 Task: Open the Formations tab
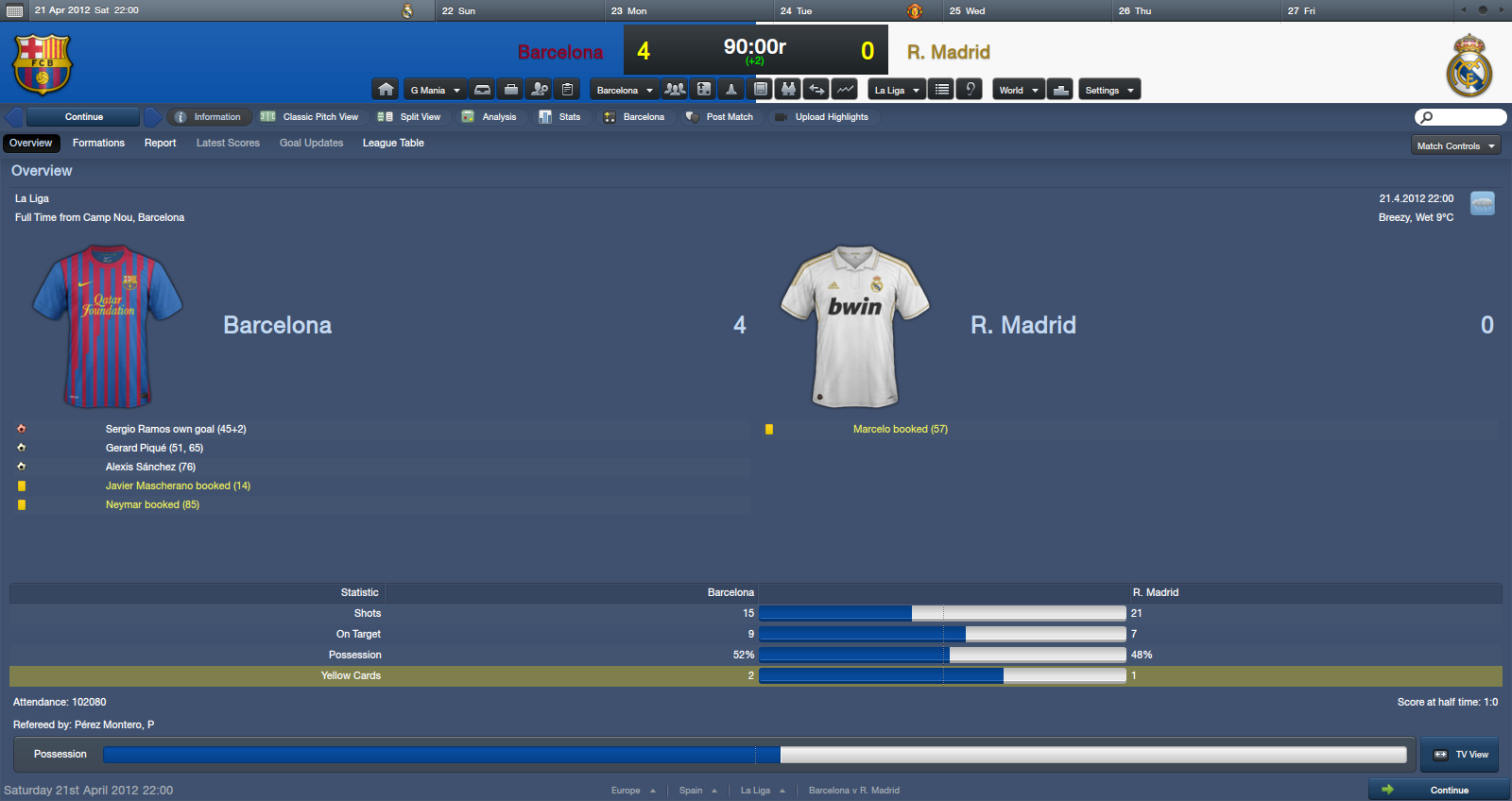pos(98,144)
